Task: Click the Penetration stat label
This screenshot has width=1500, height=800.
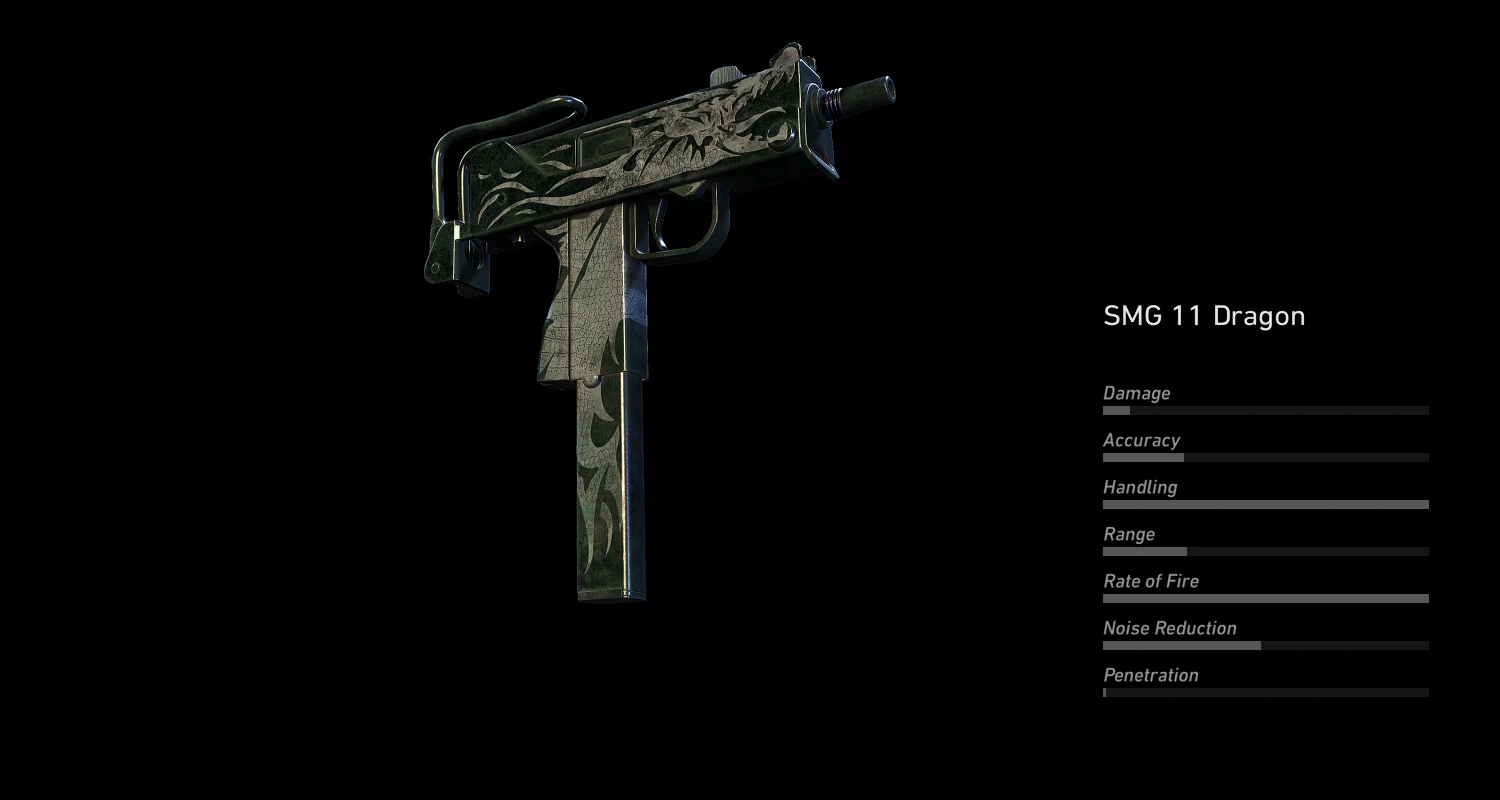Action: pyautogui.click(x=1150, y=675)
